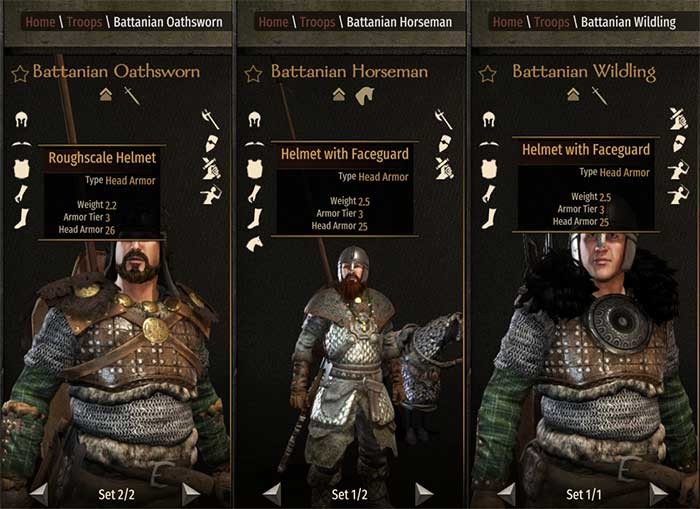Click the sword icon under Battanian Wildling title
700x509 pixels.
pos(599,95)
